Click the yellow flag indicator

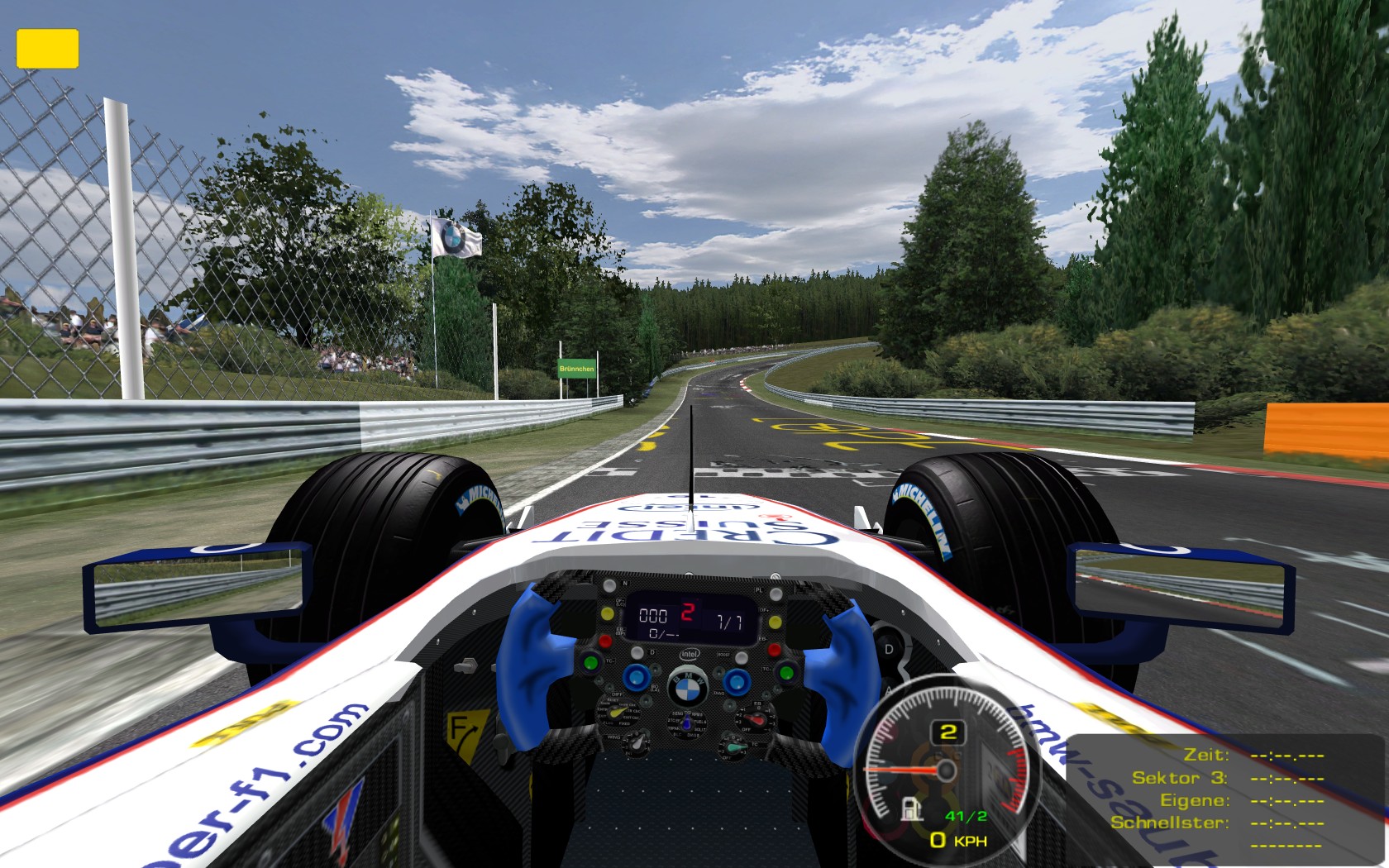pyautogui.click(x=47, y=49)
